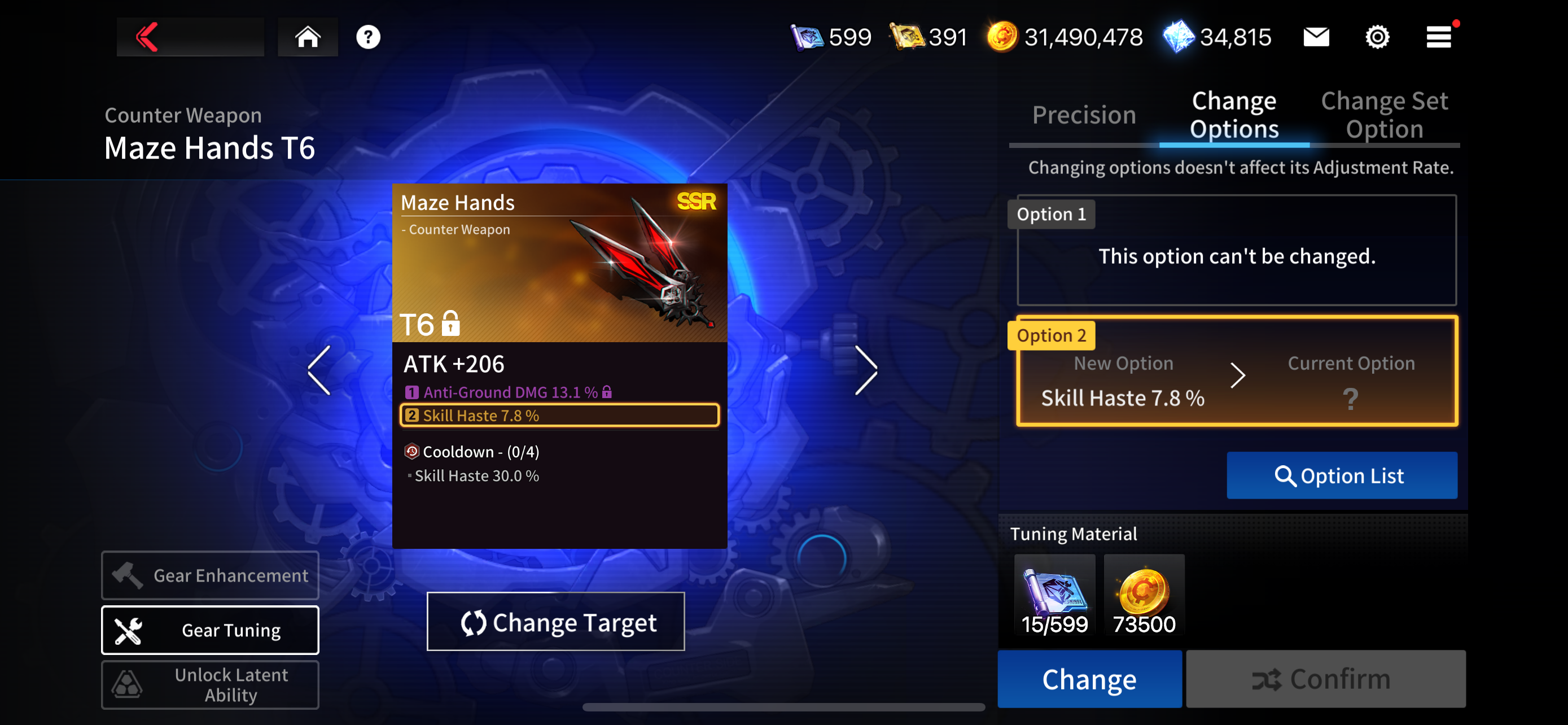Switch to the Change Set Option tab

[x=1383, y=115]
